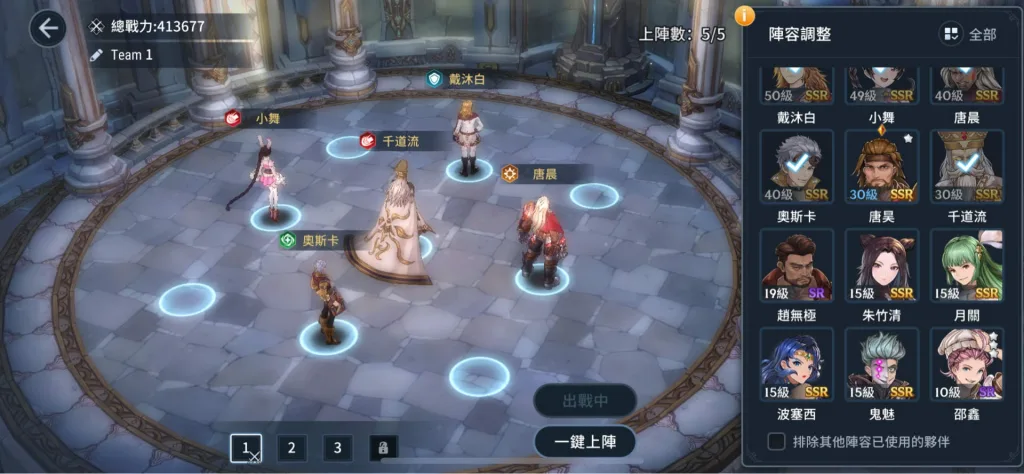Image resolution: width=1024 pixels, height=474 pixels.
Task: Select team slot 1
Action: (x=245, y=448)
